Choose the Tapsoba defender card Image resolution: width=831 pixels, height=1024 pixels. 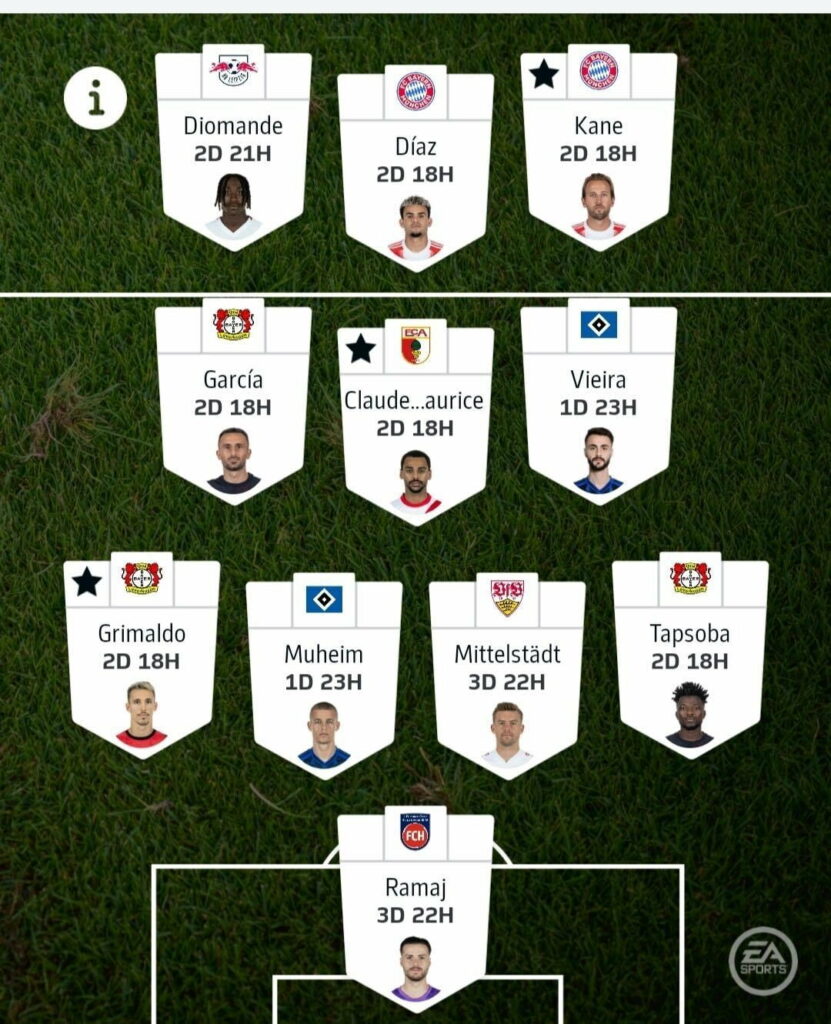click(x=690, y=654)
